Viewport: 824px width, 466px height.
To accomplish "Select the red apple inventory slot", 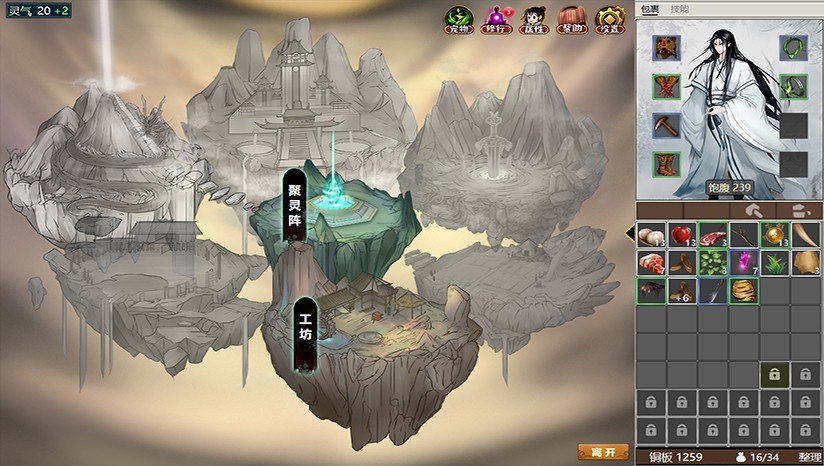I will pos(683,236).
